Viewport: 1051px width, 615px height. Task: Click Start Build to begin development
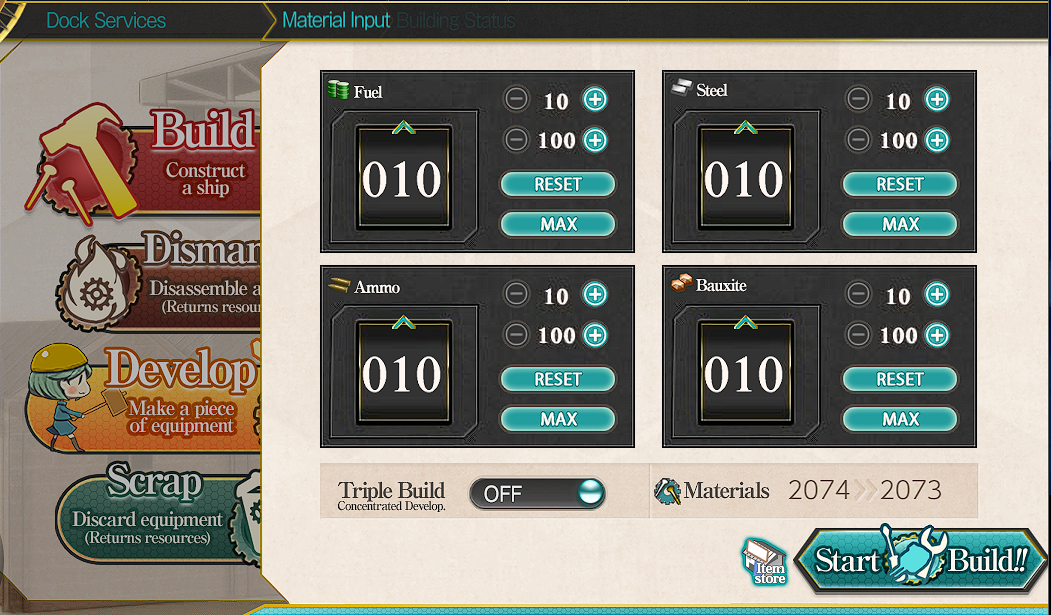920,560
